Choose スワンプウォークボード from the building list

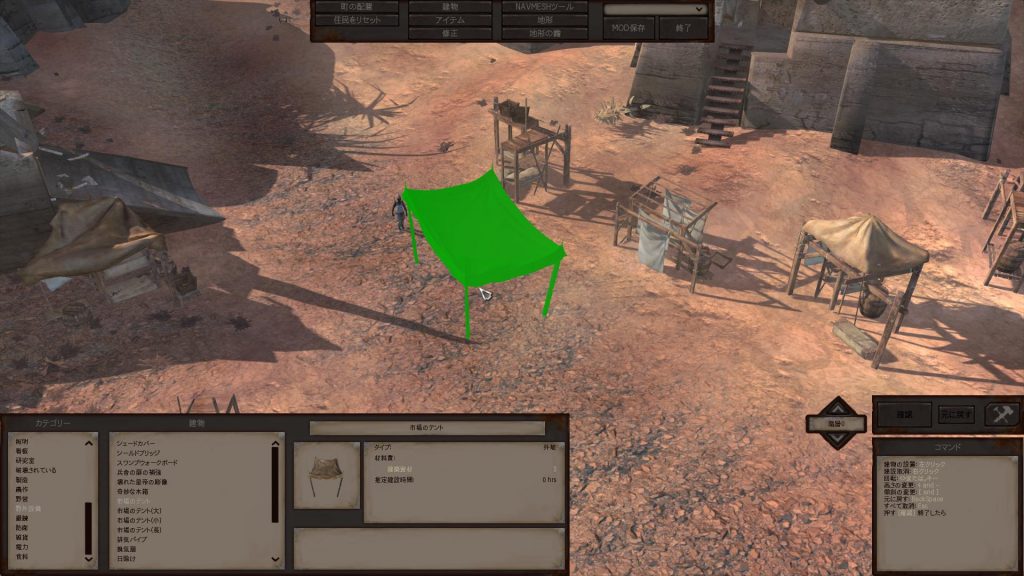point(148,463)
